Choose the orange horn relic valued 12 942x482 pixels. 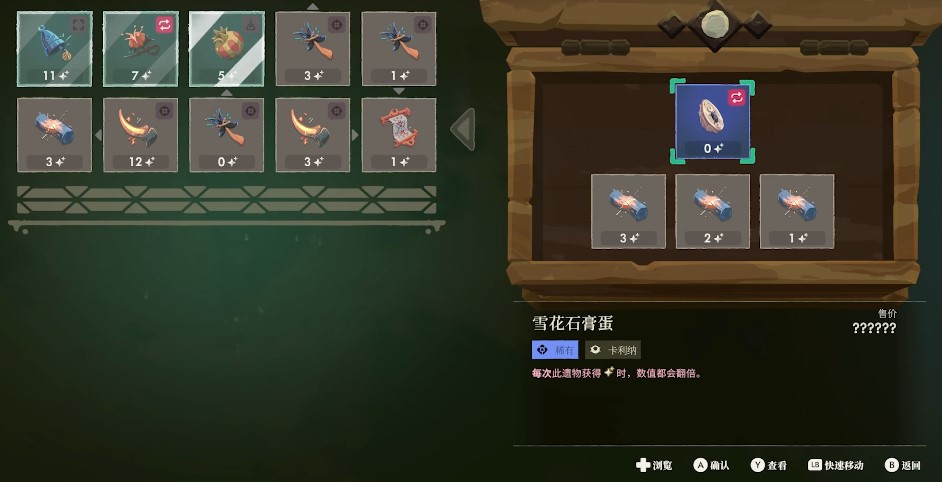[x=140, y=134]
